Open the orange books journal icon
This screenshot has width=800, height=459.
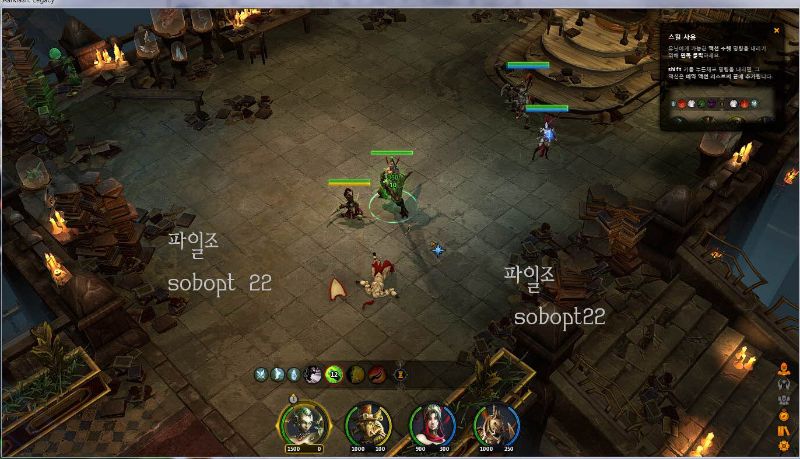[784, 430]
